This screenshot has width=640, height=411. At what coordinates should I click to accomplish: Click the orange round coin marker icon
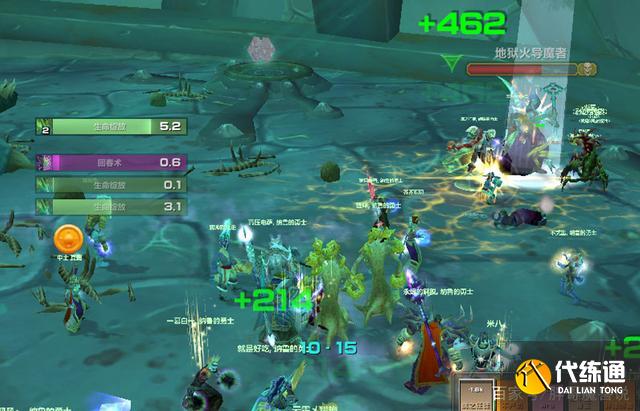click(x=68, y=238)
